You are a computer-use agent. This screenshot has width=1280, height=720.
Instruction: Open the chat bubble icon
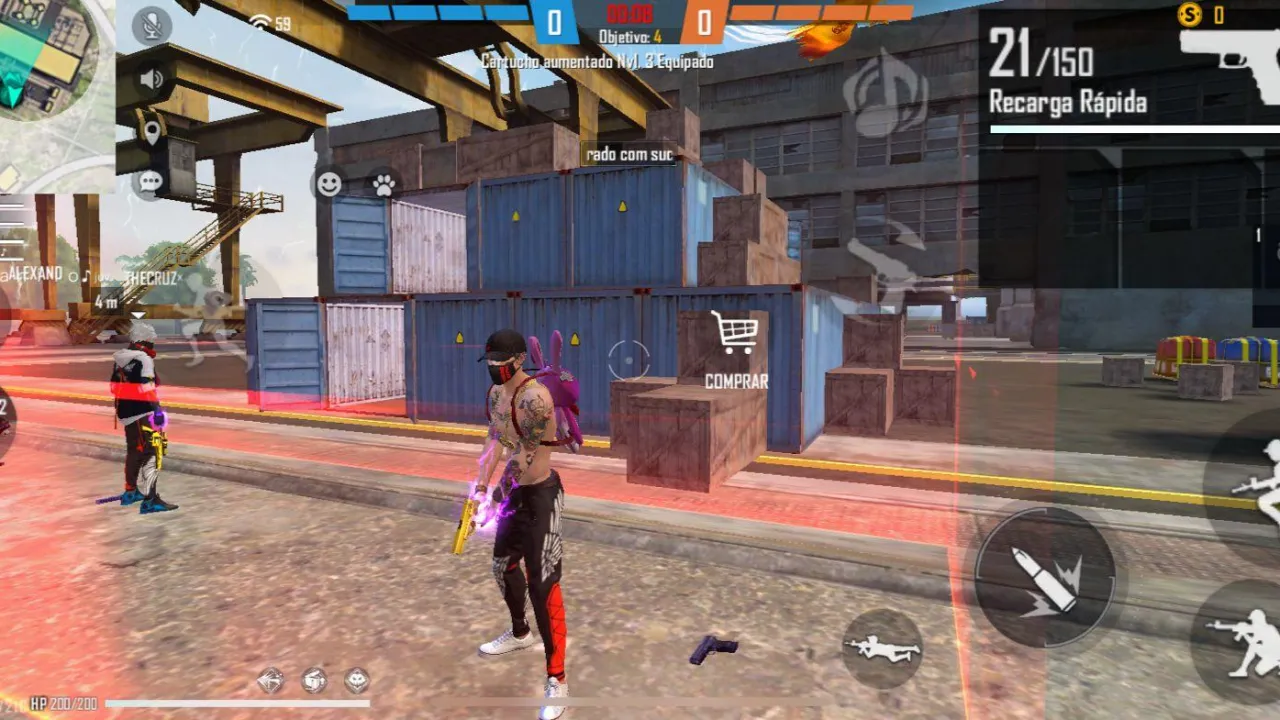(150, 181)
